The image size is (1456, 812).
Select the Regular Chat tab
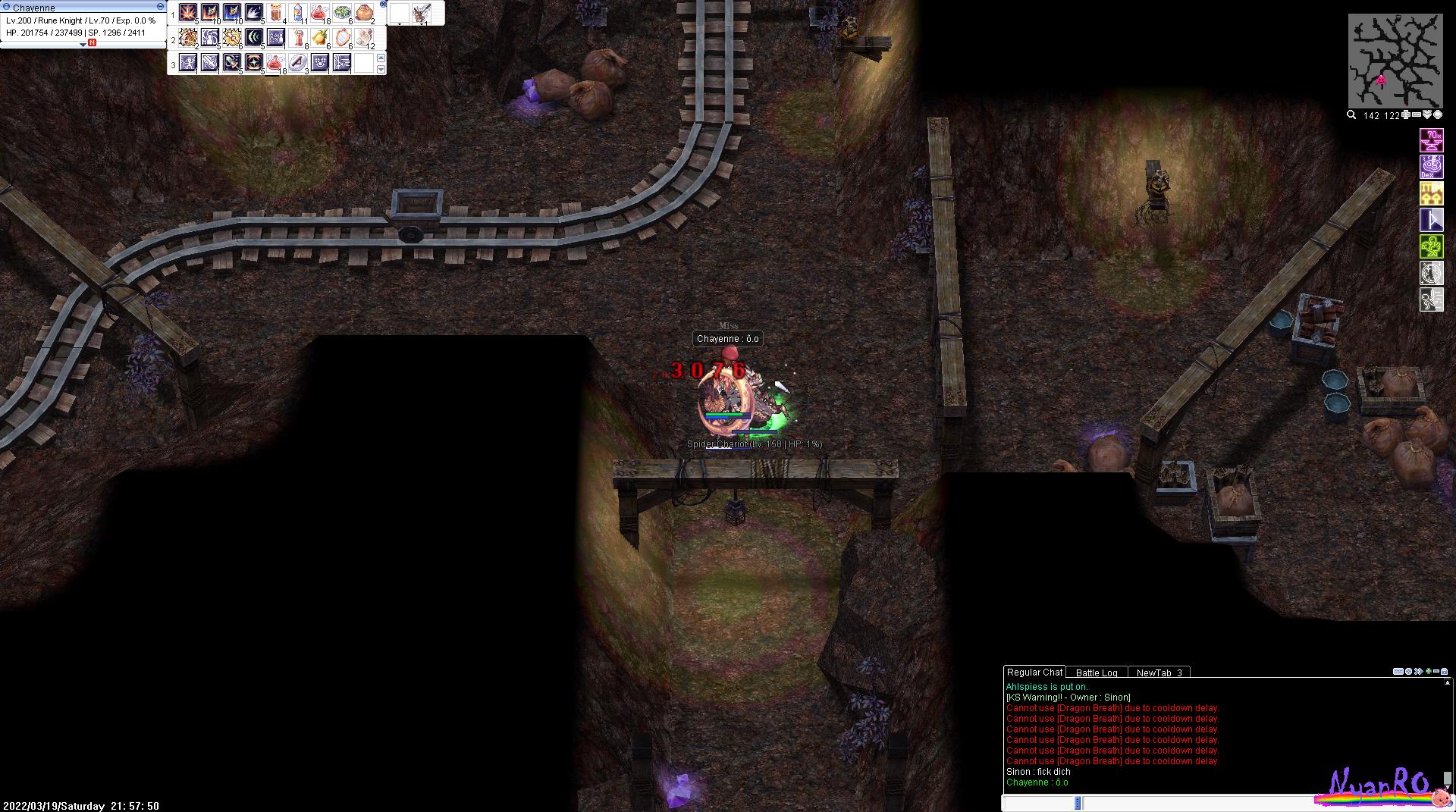(x=1034, y=672)
